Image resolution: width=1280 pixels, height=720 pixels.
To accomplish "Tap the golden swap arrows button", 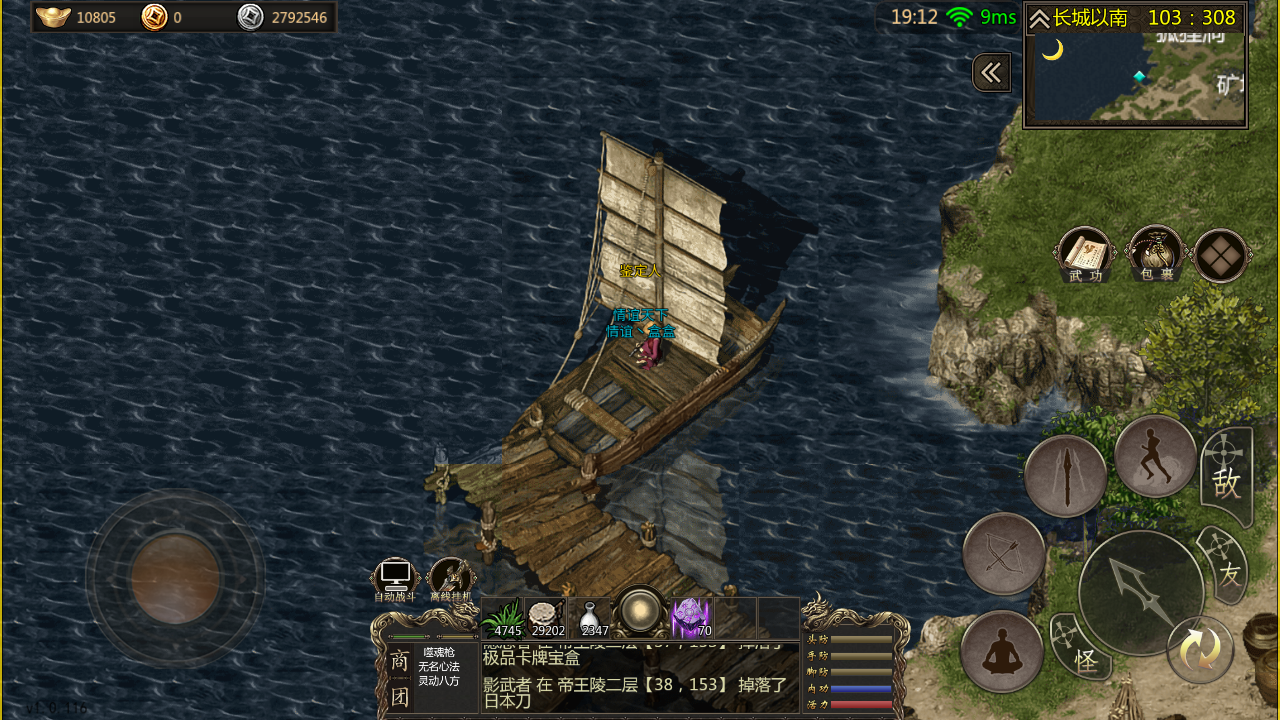I will [1200, 650].
